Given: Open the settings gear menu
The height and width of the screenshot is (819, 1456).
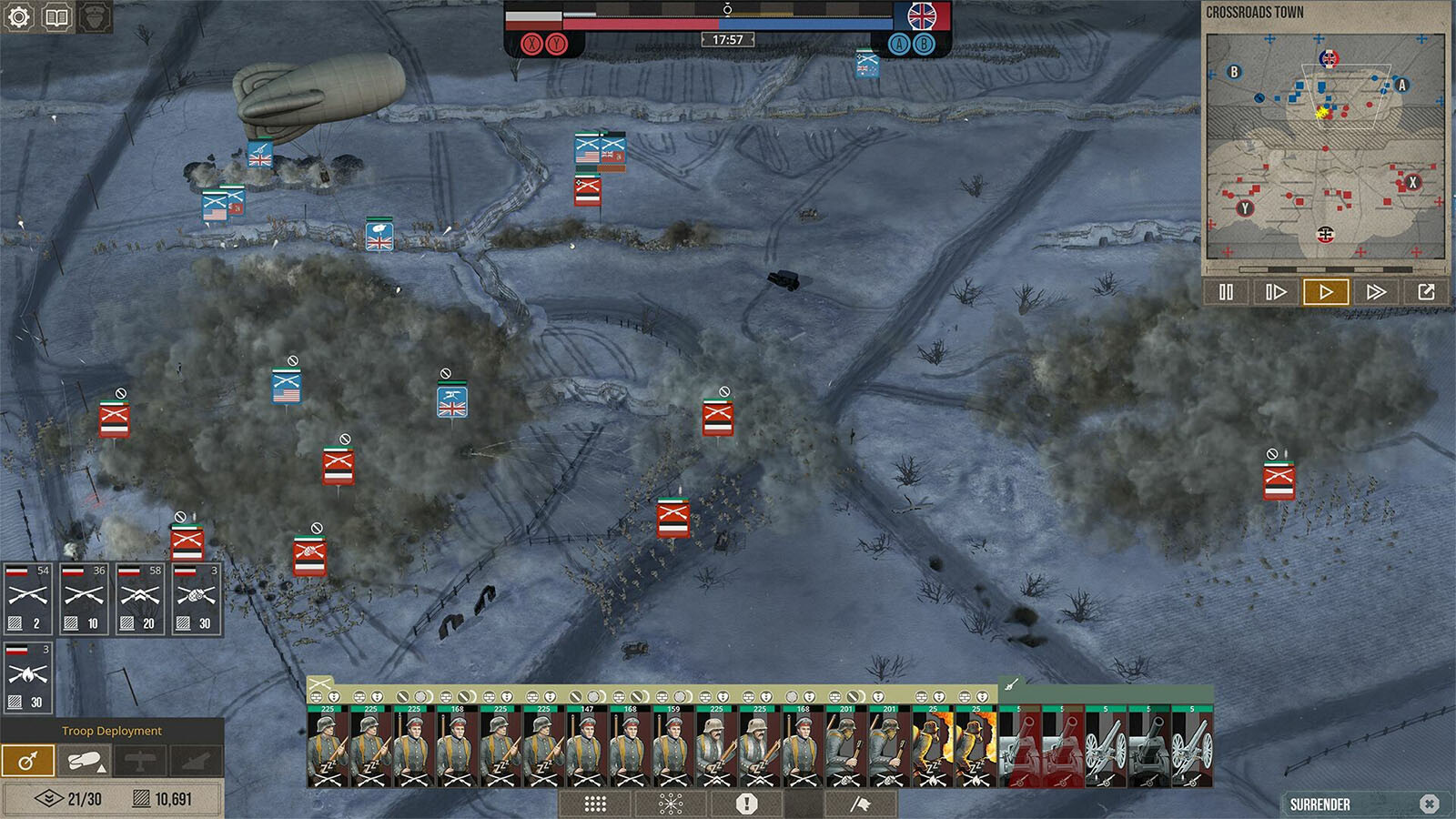Looking at the screenshot, I should pos(19,17).
